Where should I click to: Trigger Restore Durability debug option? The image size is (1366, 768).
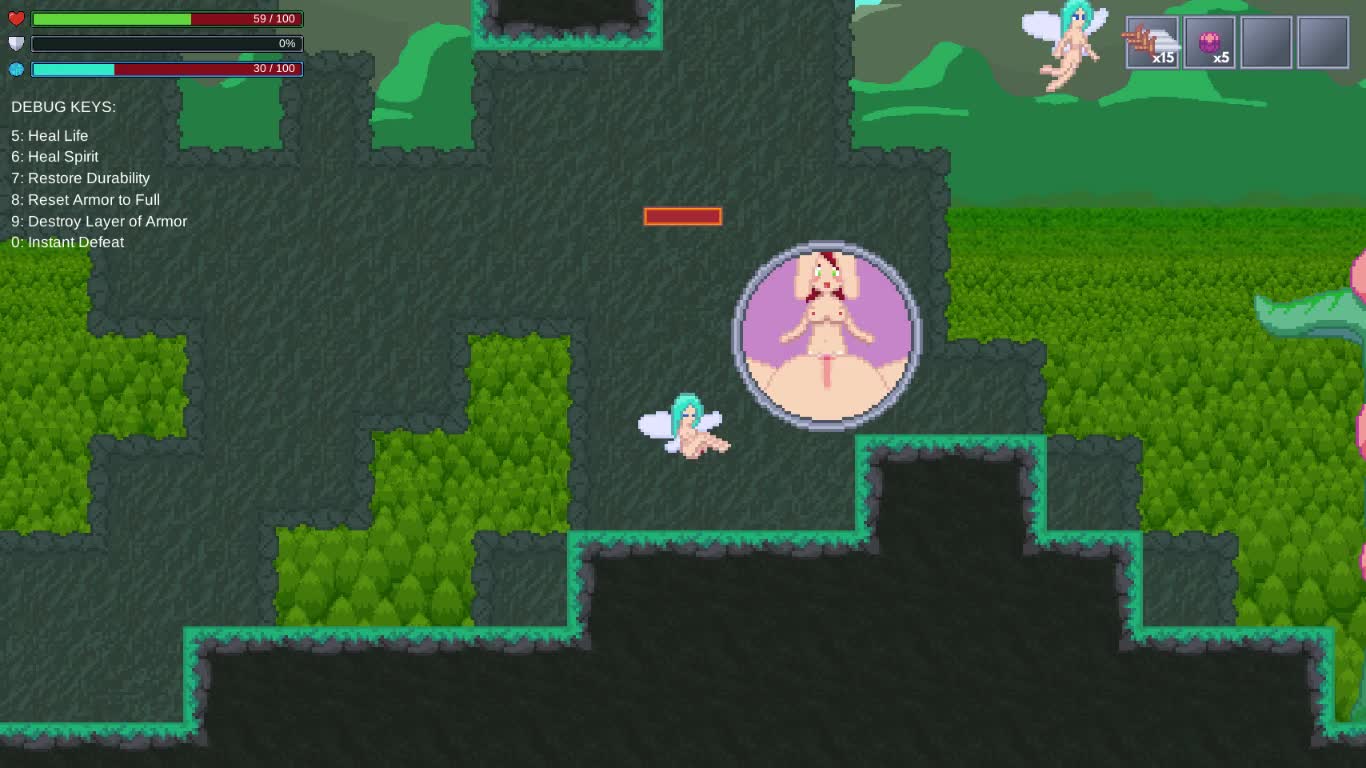[x=80, y=177]
